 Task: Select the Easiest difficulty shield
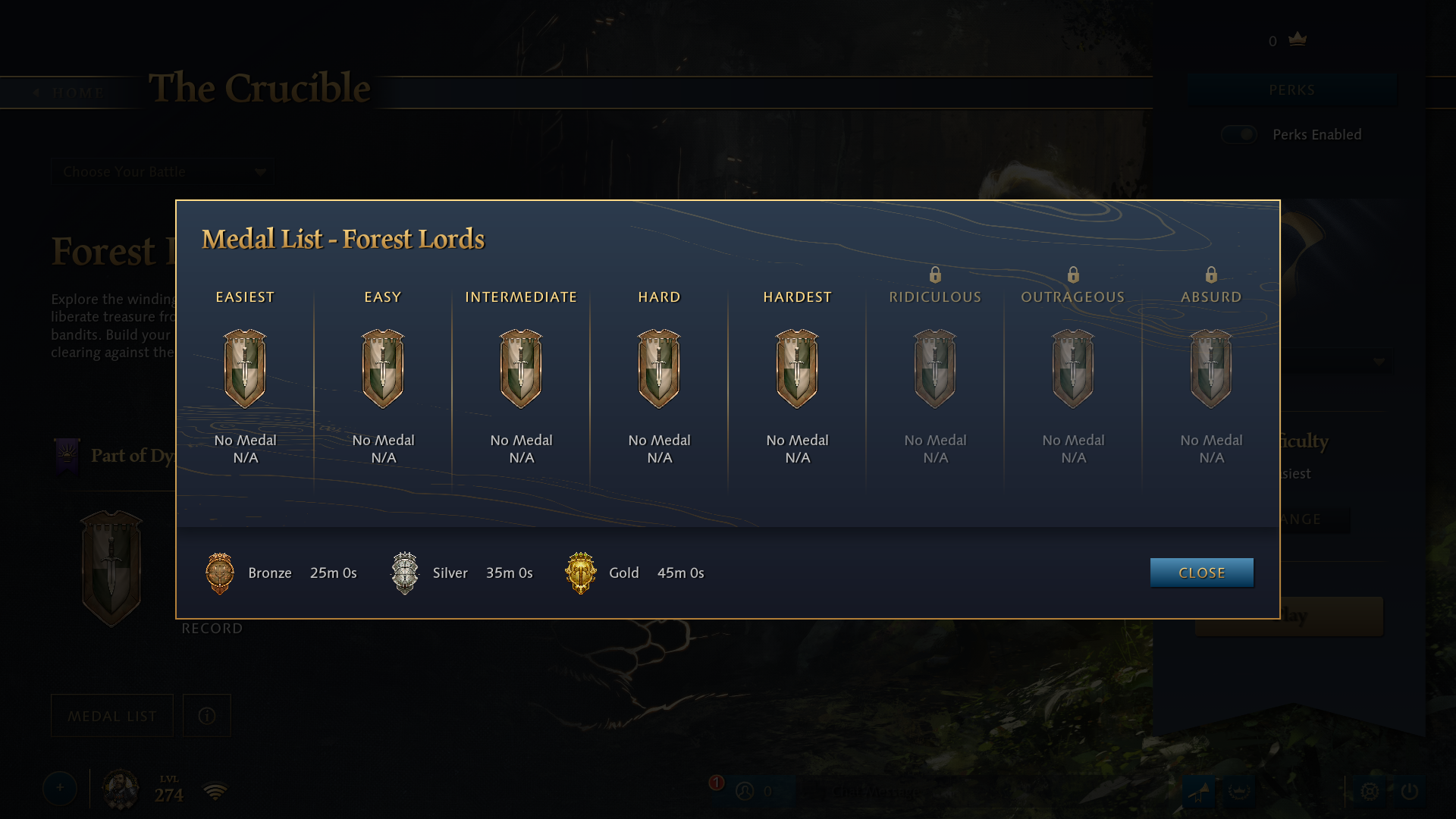coord(245,369)
